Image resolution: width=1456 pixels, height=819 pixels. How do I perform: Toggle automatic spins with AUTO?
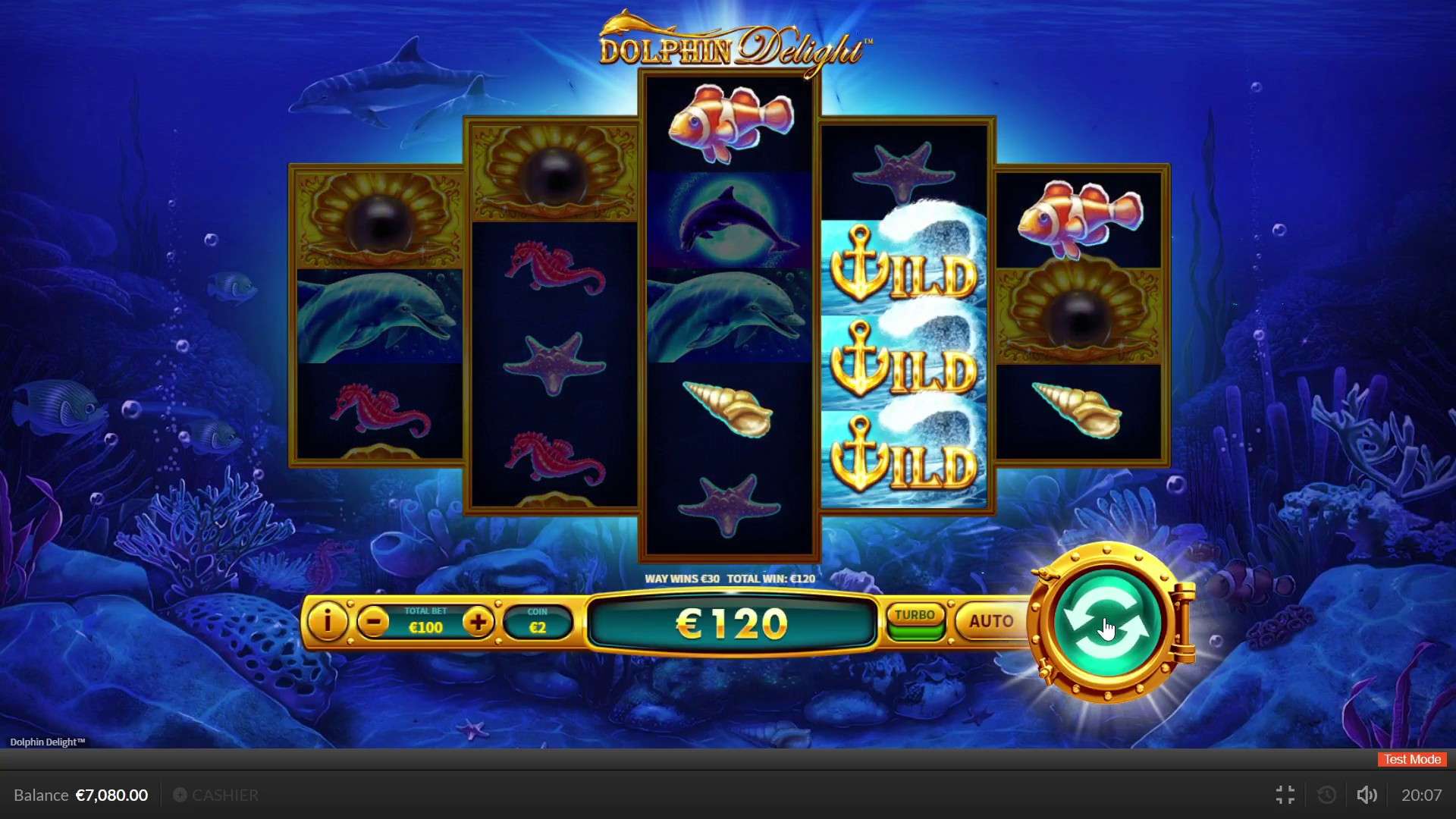coord(990,622)
